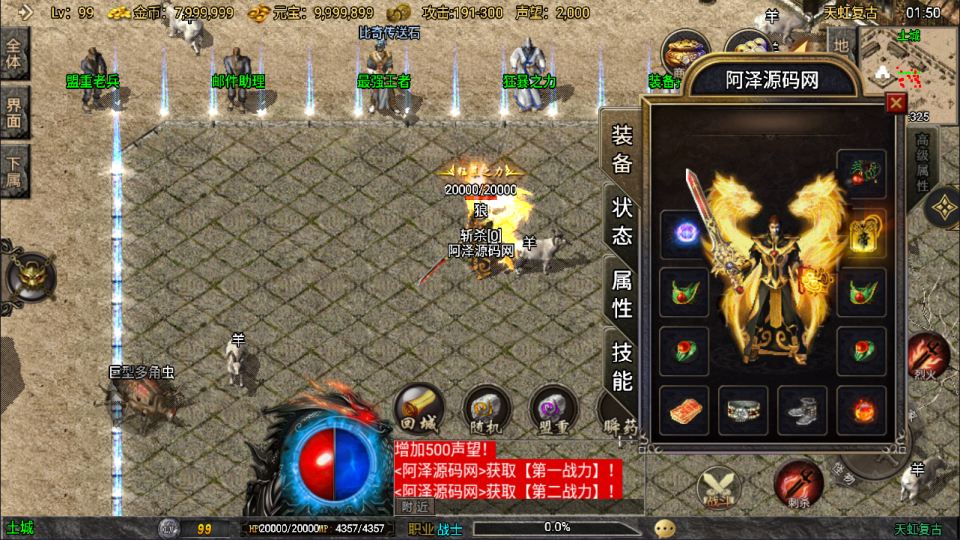Cast the 烈火 flame sword skill
Image resolution: width=960 pixels, height=540 pixels.
pyautogui.click(x=928, y=356)
